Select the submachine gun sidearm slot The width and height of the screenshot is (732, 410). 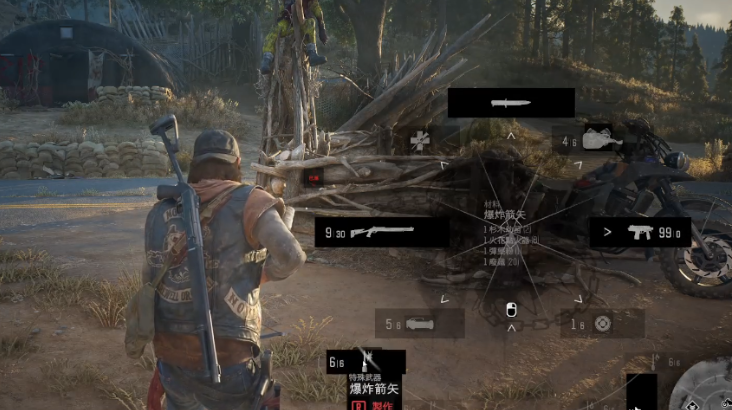(x=639, y=232)
